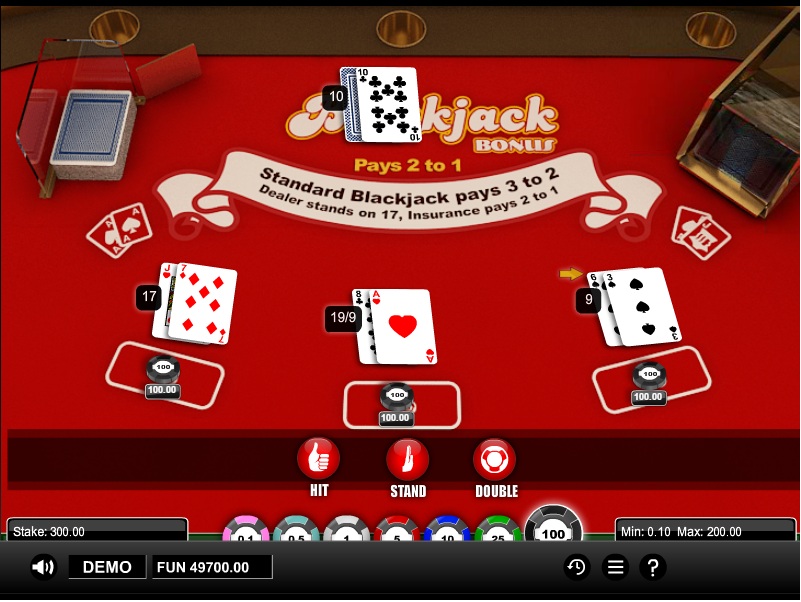Choose the white 1 chip
801x602 pixels.
(x=347, y=531)
